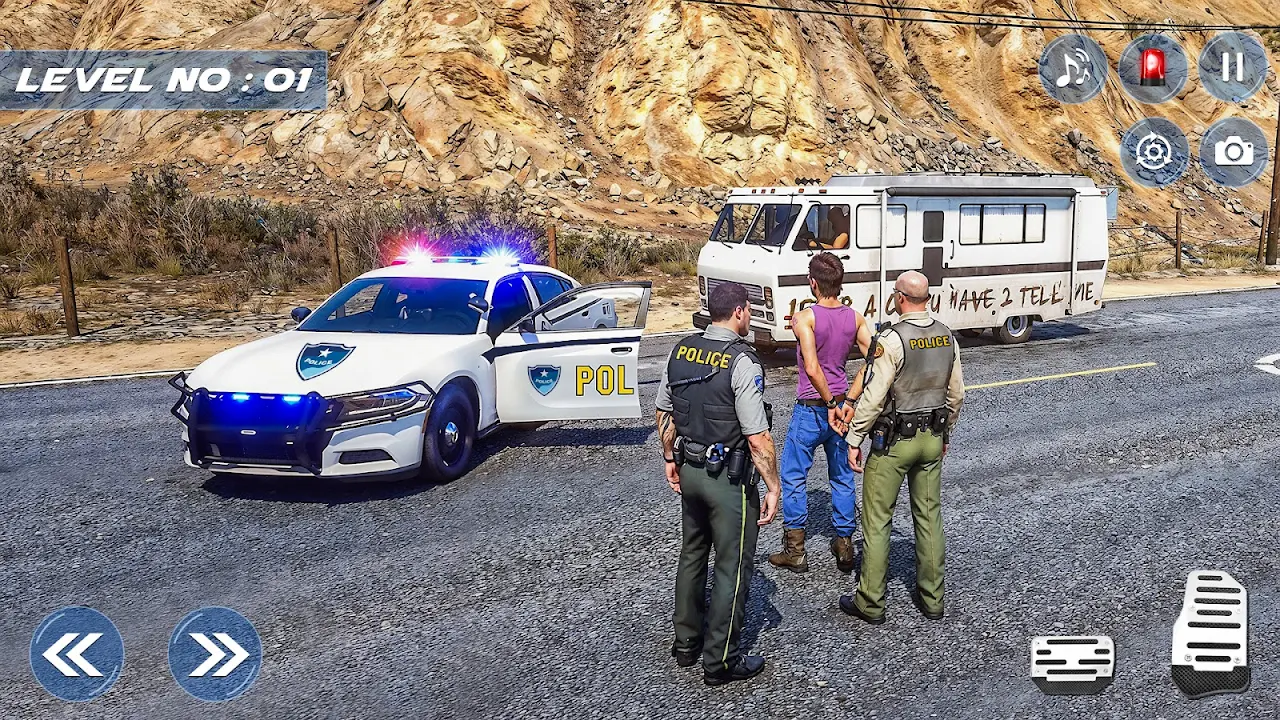Viewport: 1280px width, 720px height.
Task: Hit the brake pedal
Action: [x=1073, y=664]
